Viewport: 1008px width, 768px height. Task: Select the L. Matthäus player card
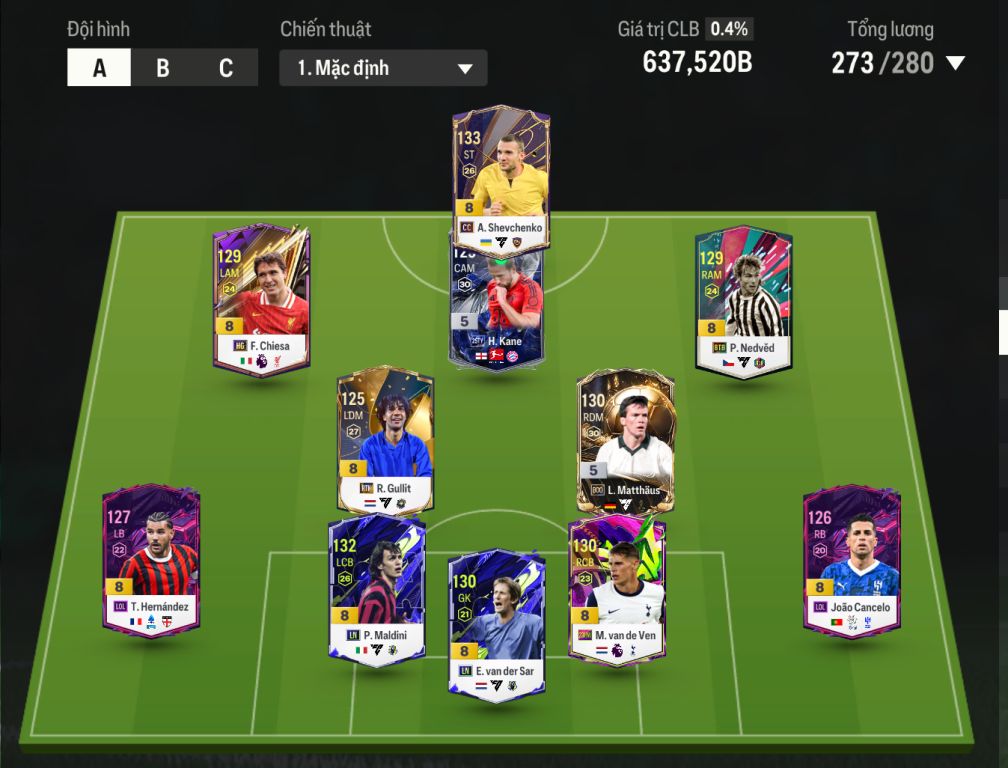coord(625,442)
